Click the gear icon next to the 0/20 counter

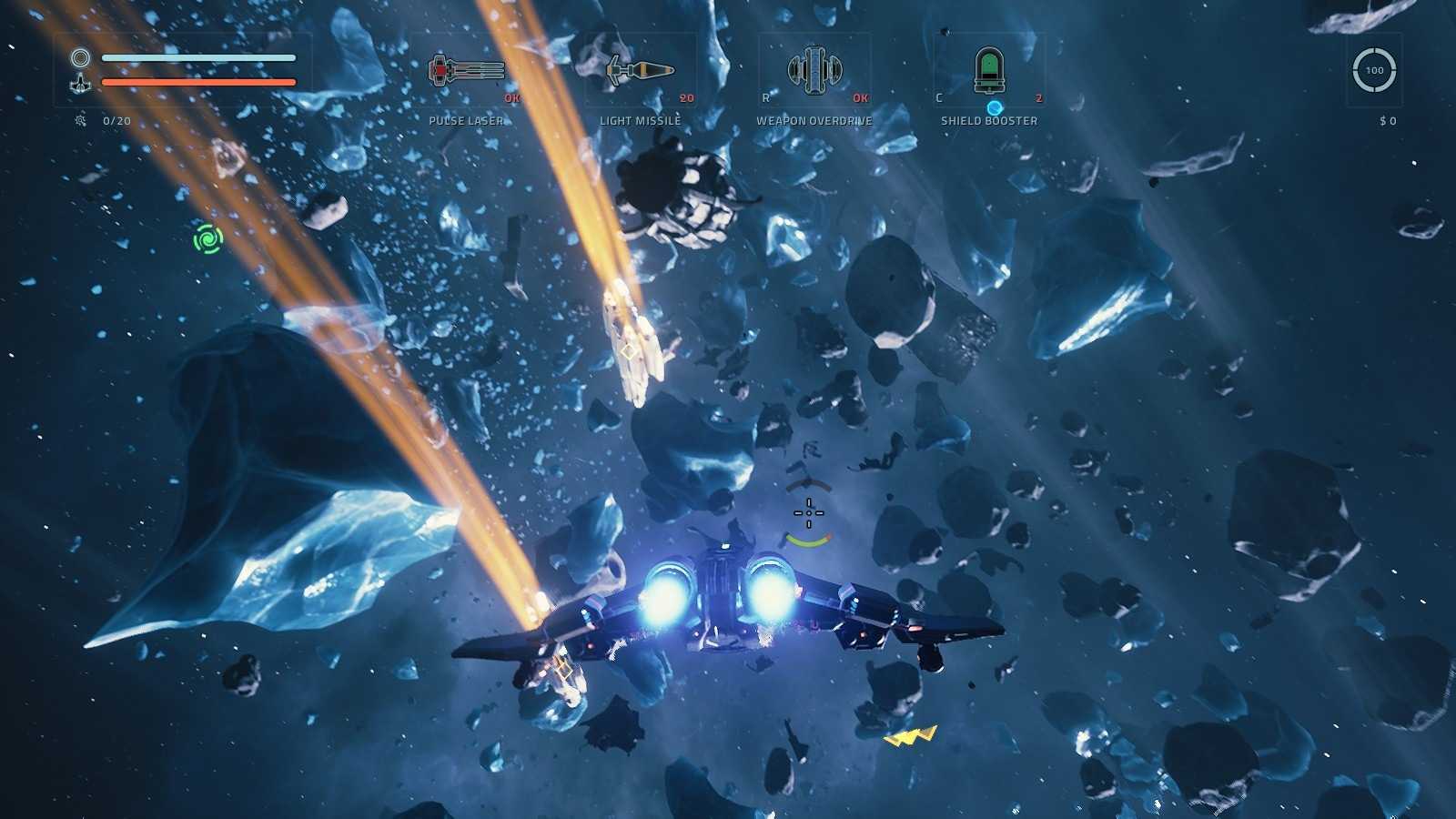78,119
